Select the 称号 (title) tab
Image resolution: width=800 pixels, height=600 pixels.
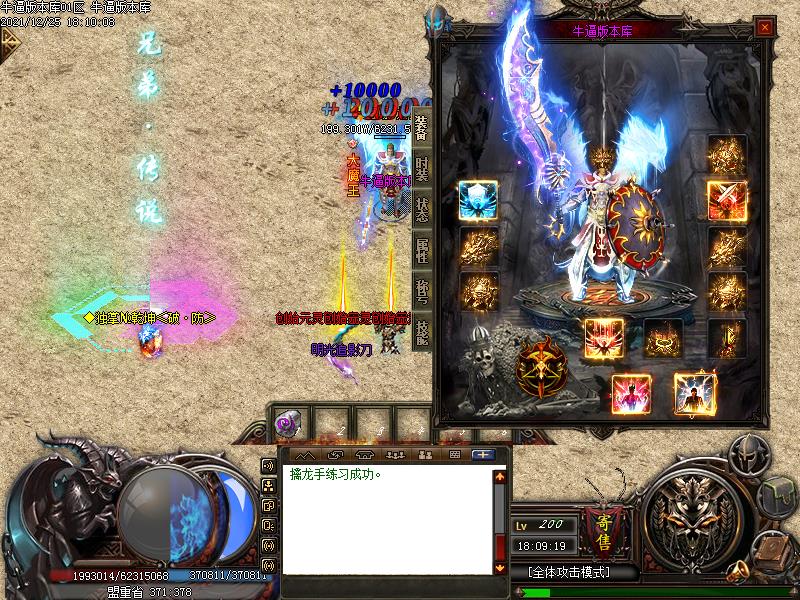(422, 292)
